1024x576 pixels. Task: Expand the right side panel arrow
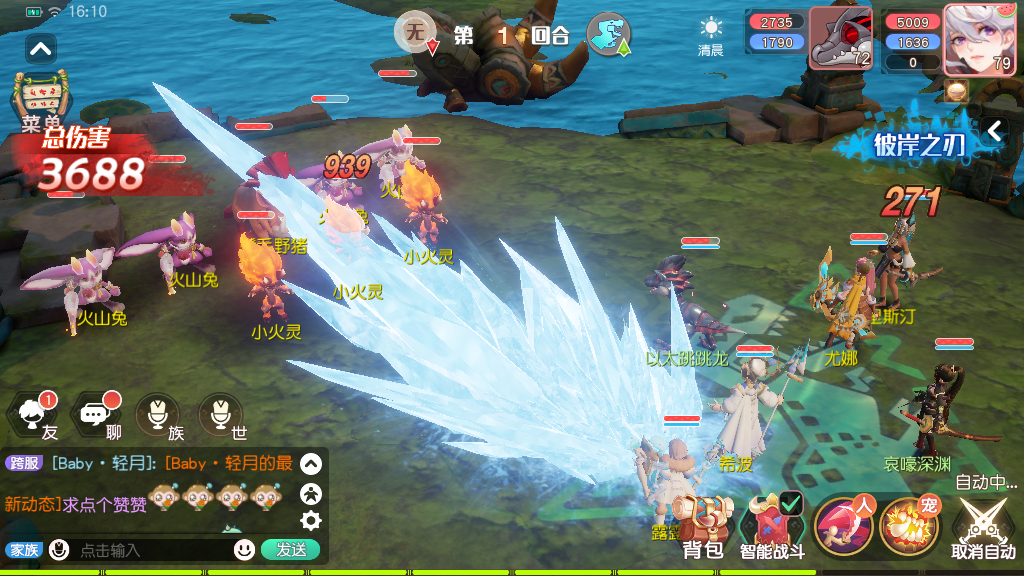pyautogui.click(x=993, y=131)
